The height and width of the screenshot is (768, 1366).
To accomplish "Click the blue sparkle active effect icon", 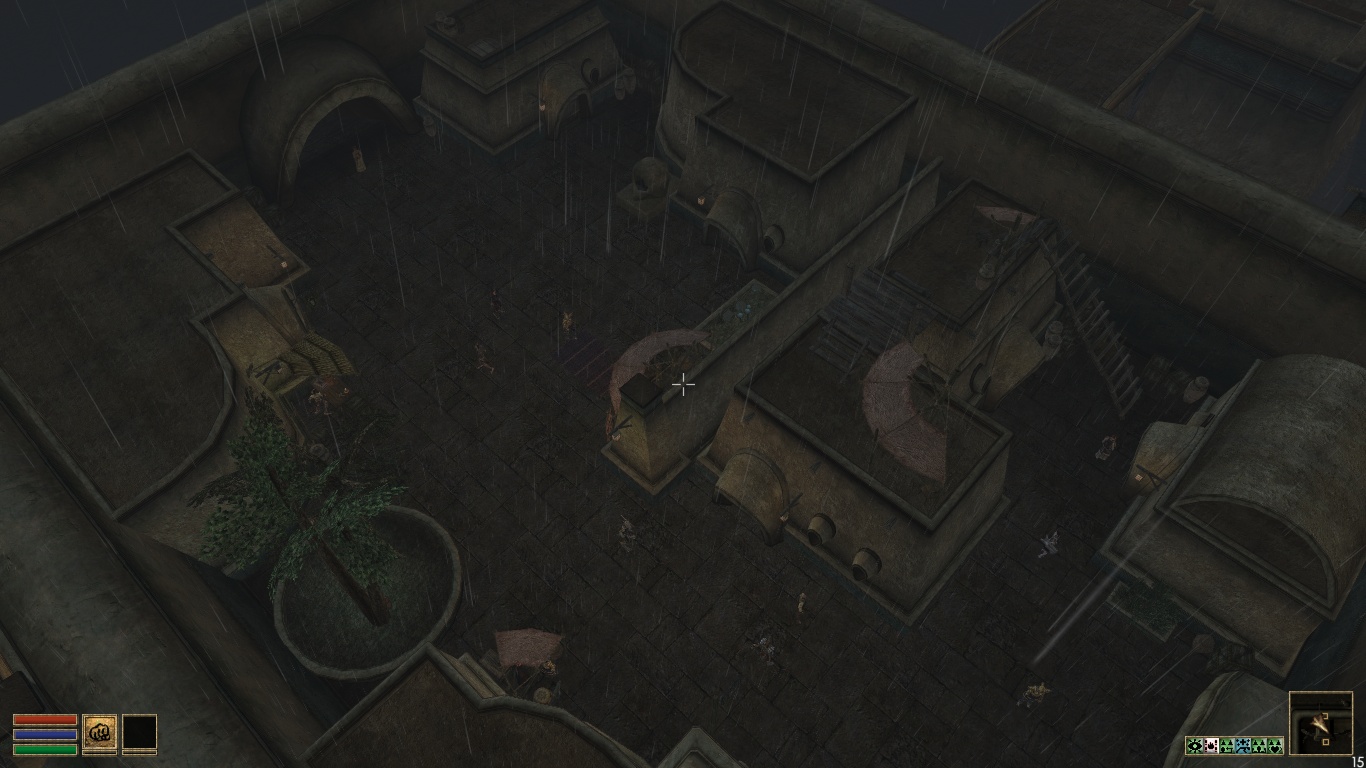I will 1243,746.
